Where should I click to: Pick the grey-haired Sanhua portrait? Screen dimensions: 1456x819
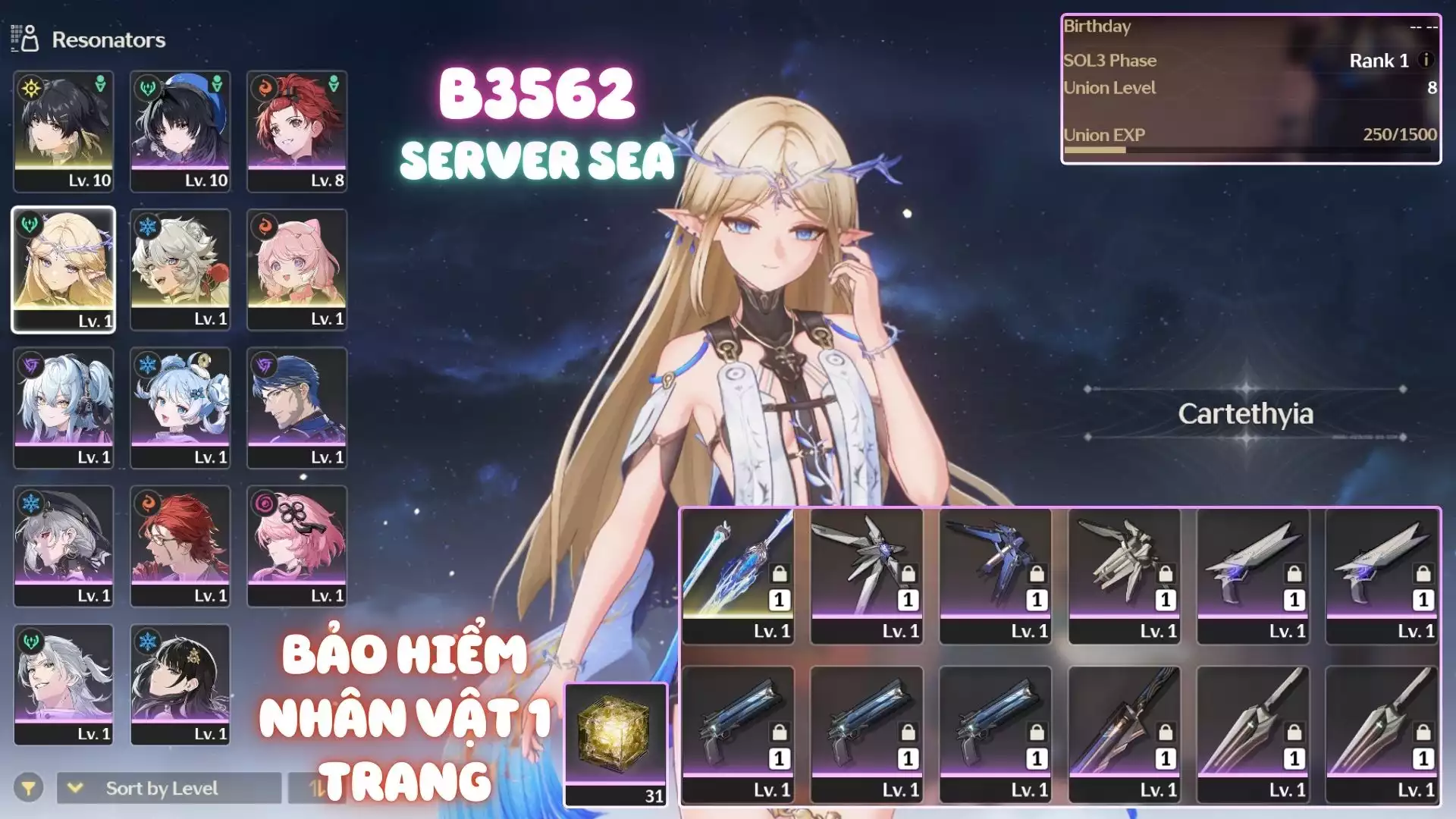pyautogui.click(x=64, y=546)
